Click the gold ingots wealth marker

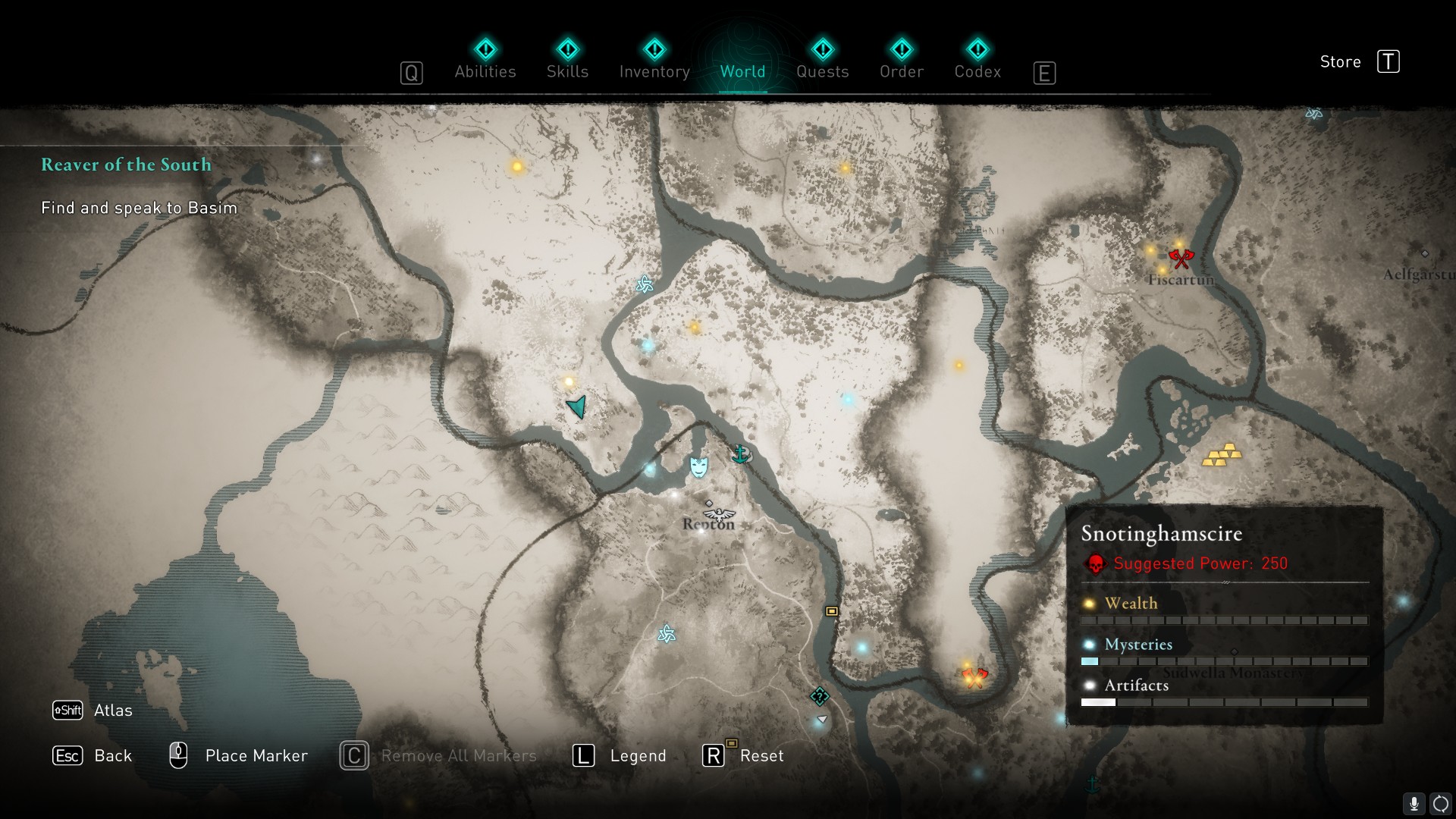pos(1222,455)
